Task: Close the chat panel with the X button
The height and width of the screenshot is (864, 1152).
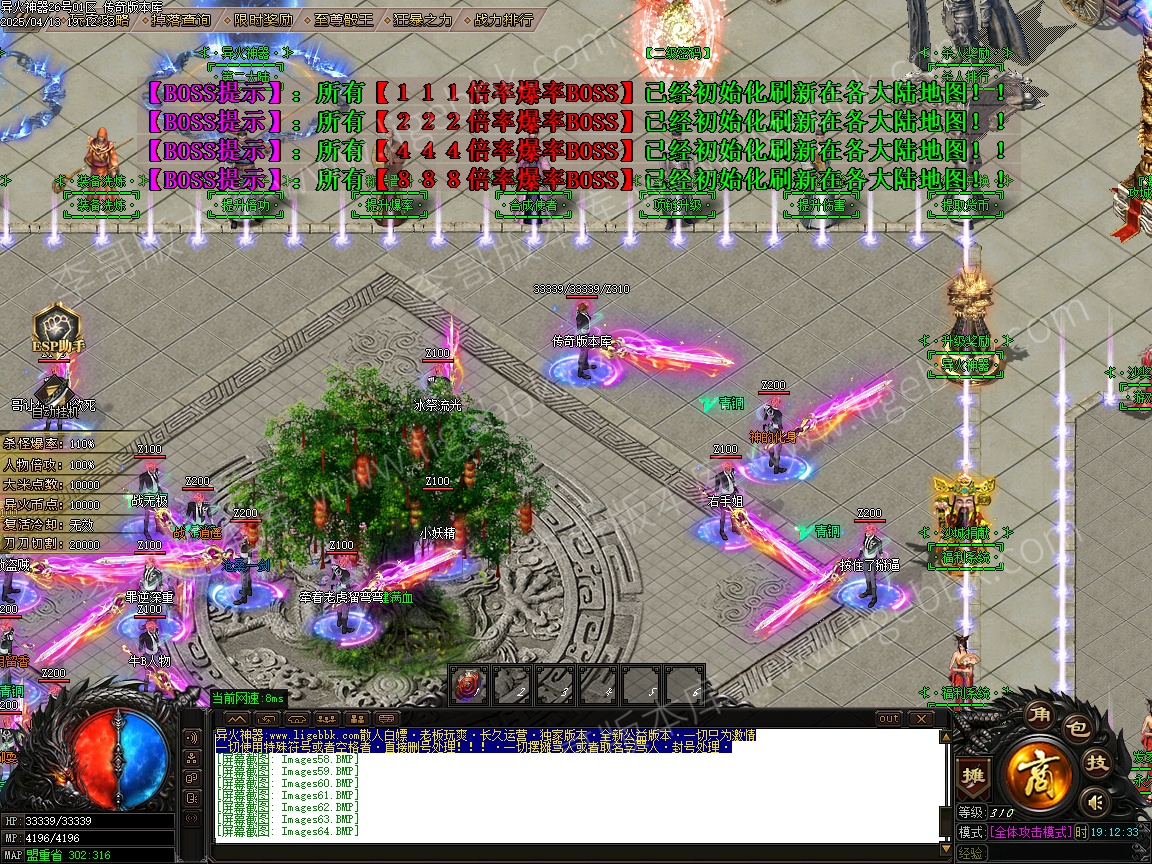Action: (919, 718)
